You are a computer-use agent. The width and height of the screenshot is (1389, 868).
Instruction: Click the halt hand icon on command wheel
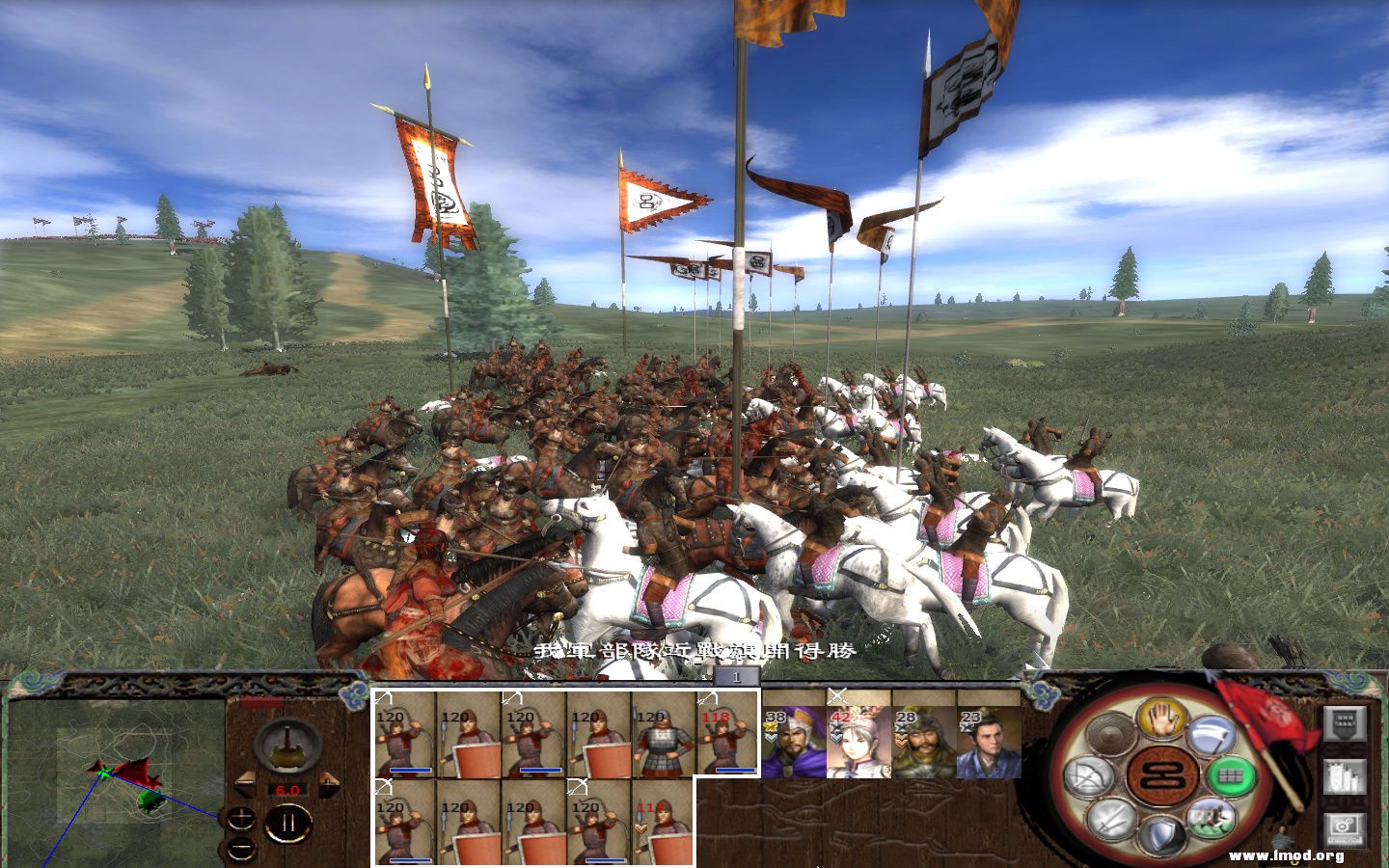(1162, 720)
